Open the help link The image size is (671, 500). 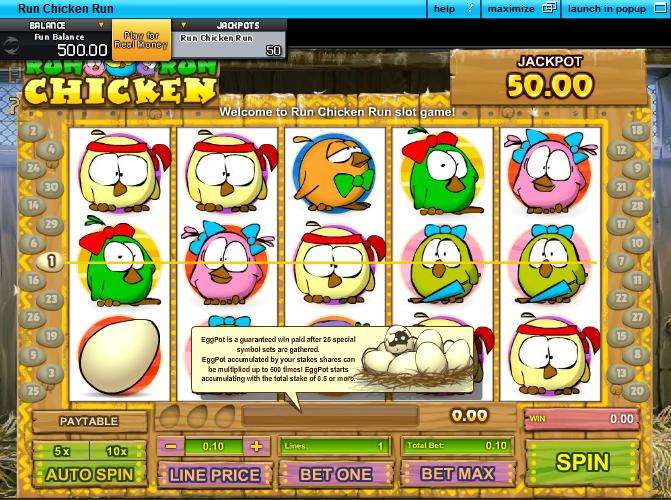click(x=444, y=9)
